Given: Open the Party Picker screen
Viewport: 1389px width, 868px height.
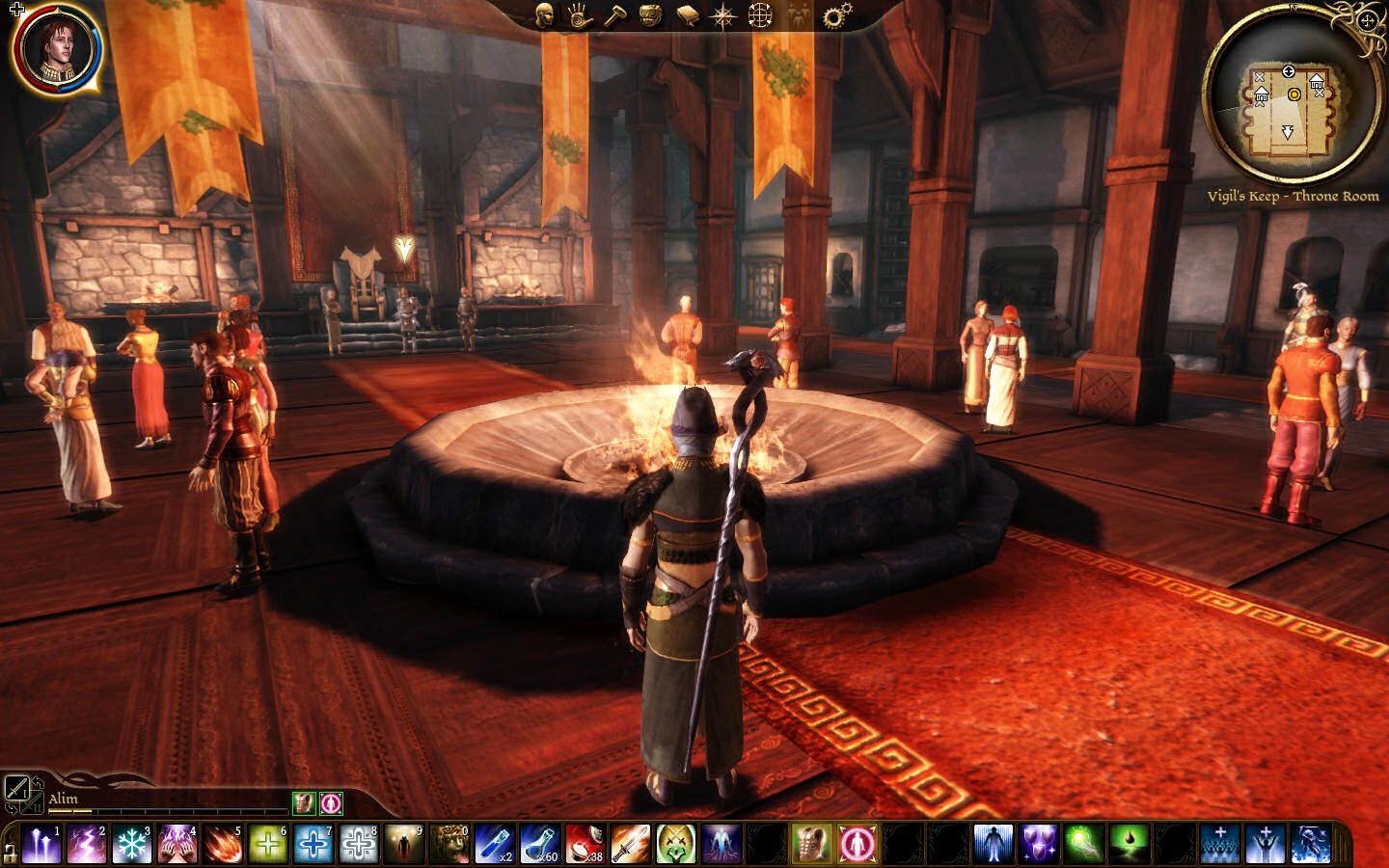Looking at the screenshot, I should coord(799,14).
